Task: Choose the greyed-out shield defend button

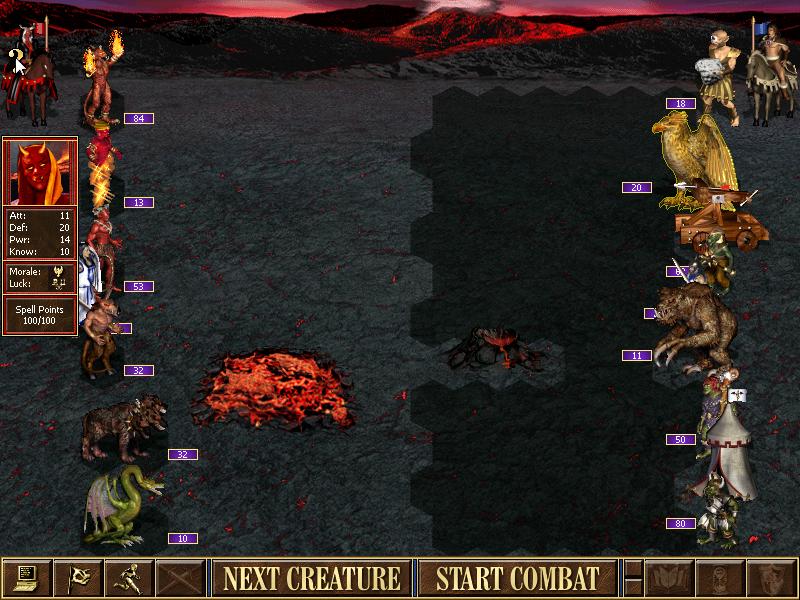Action: click(770, 578)
